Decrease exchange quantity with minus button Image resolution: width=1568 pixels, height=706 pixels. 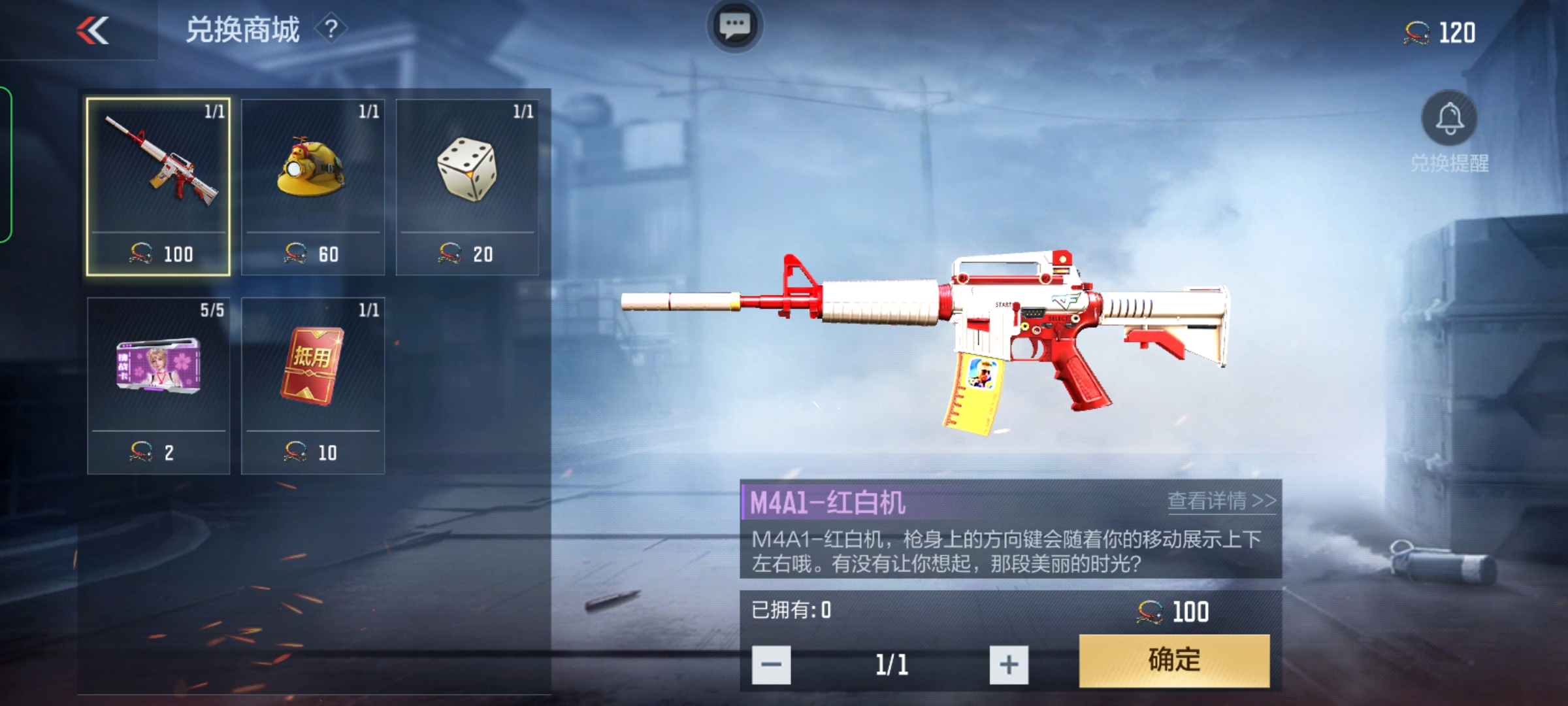(771, 665)
